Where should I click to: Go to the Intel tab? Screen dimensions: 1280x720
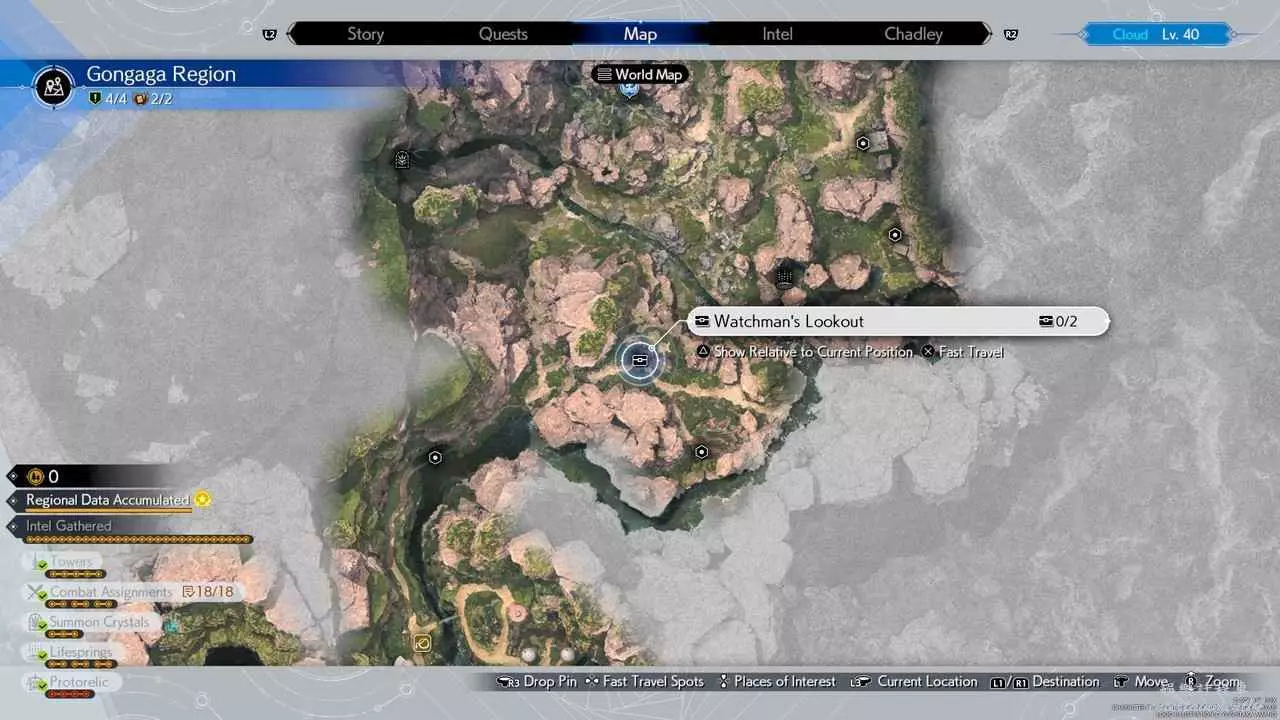[777, 34]
